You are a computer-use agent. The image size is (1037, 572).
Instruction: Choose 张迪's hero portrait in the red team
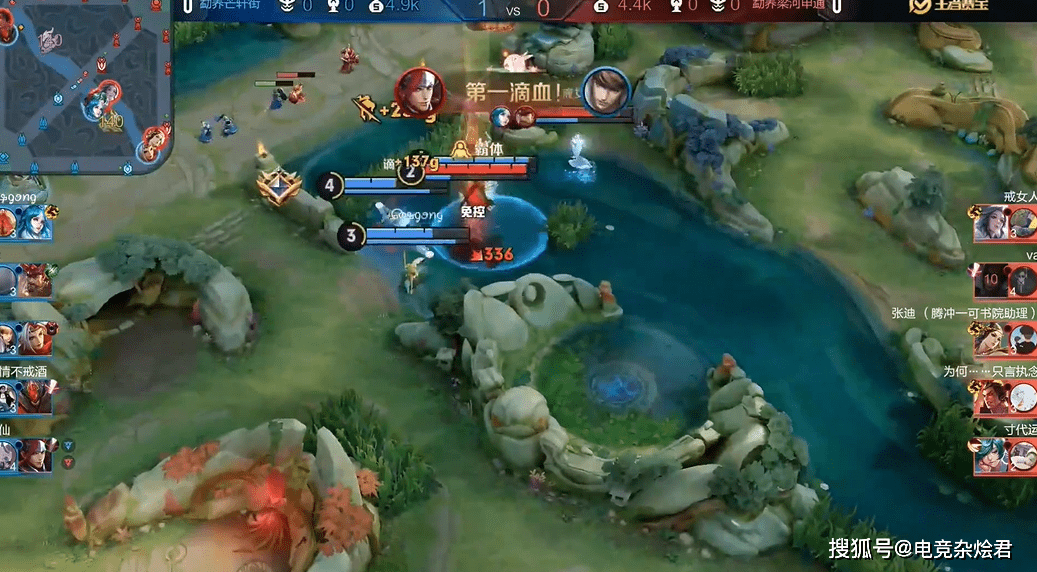(991, 340)
